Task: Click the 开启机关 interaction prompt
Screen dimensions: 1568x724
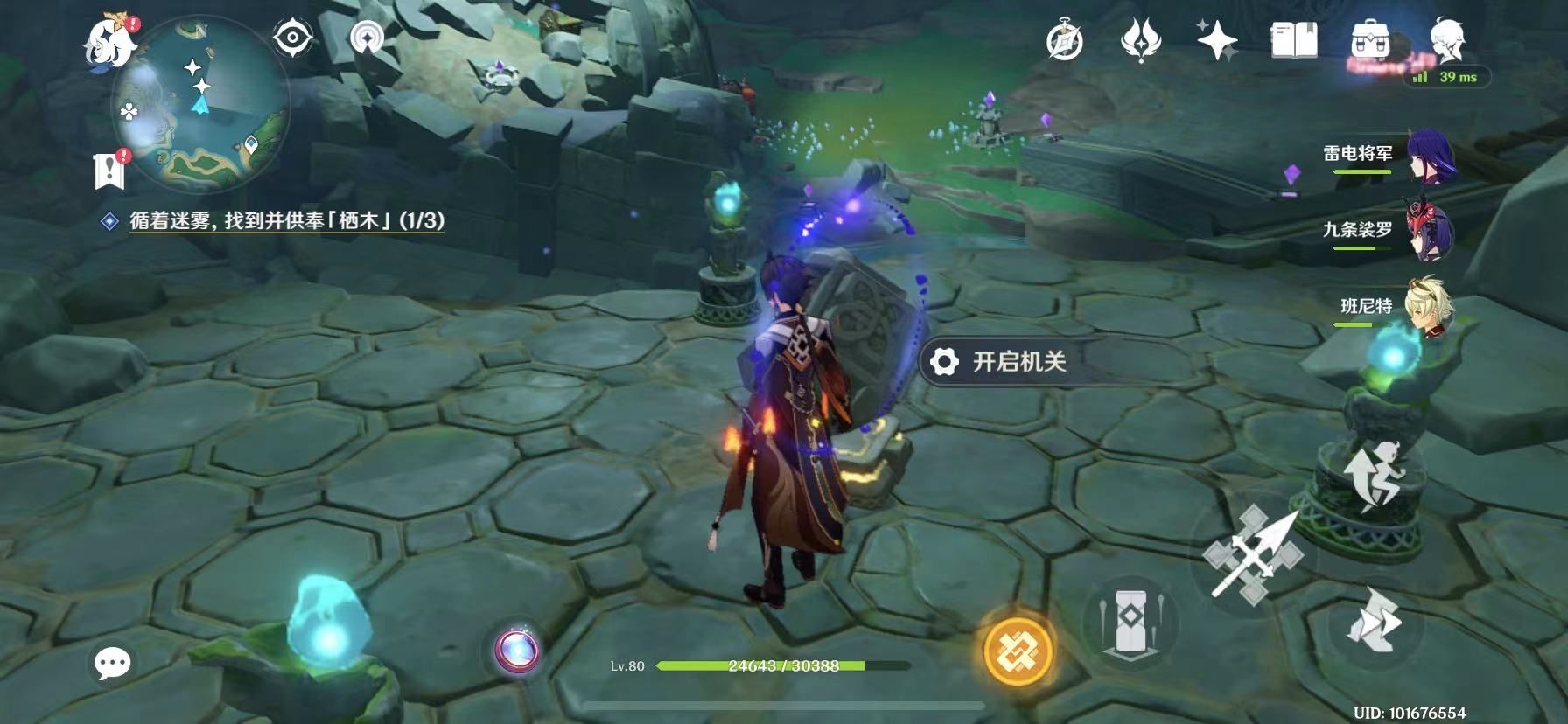Action: click(x=1006, y=361)
